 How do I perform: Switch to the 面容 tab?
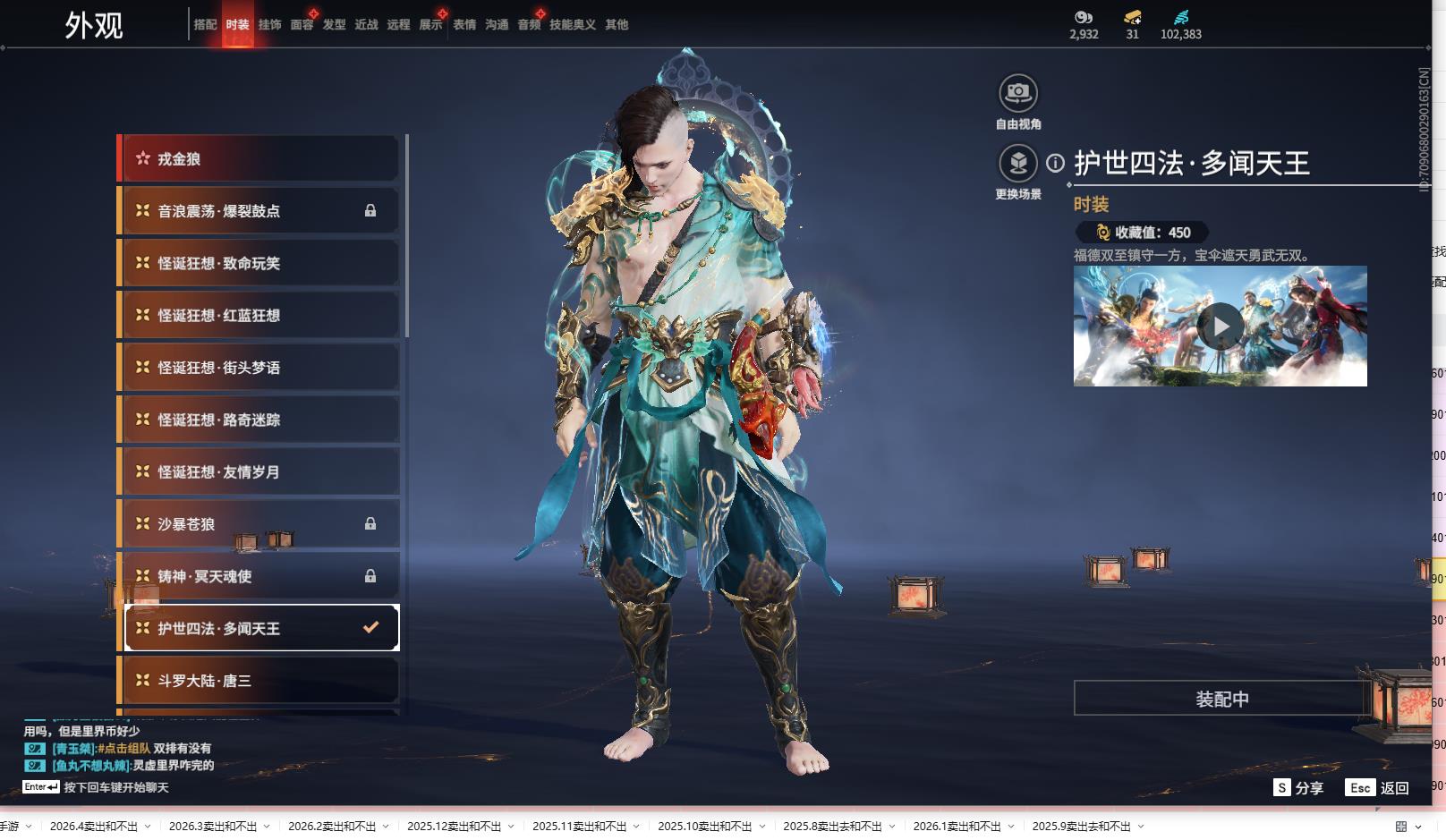[302, 25]
